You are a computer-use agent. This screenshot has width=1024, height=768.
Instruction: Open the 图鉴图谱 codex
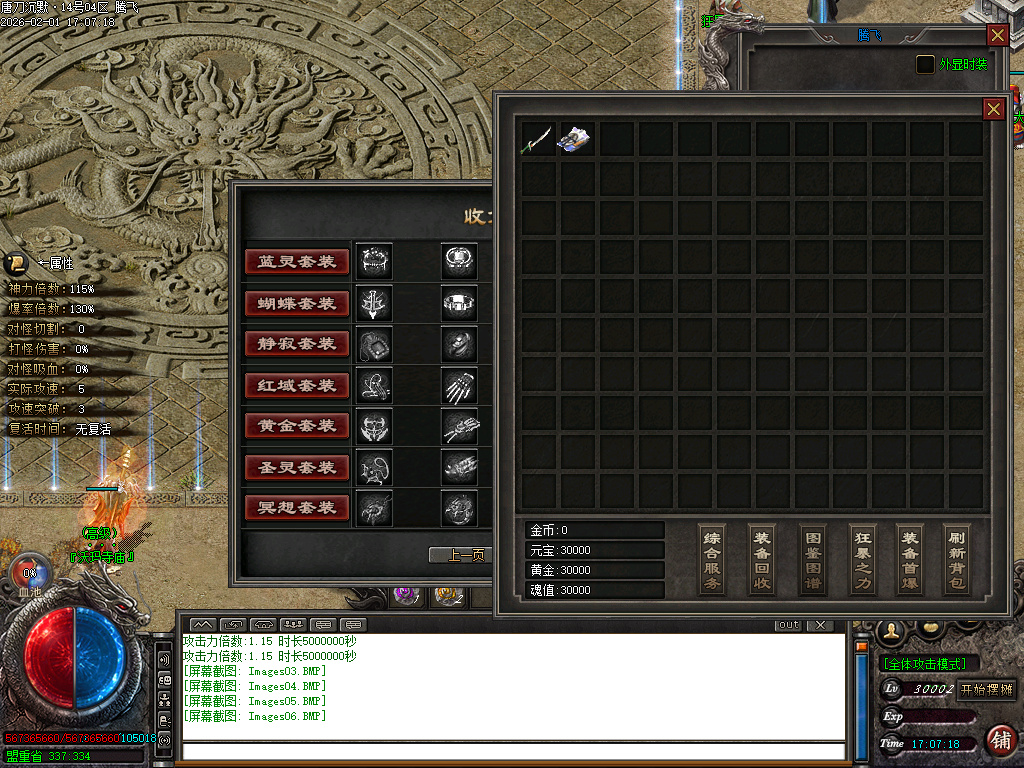812,559
